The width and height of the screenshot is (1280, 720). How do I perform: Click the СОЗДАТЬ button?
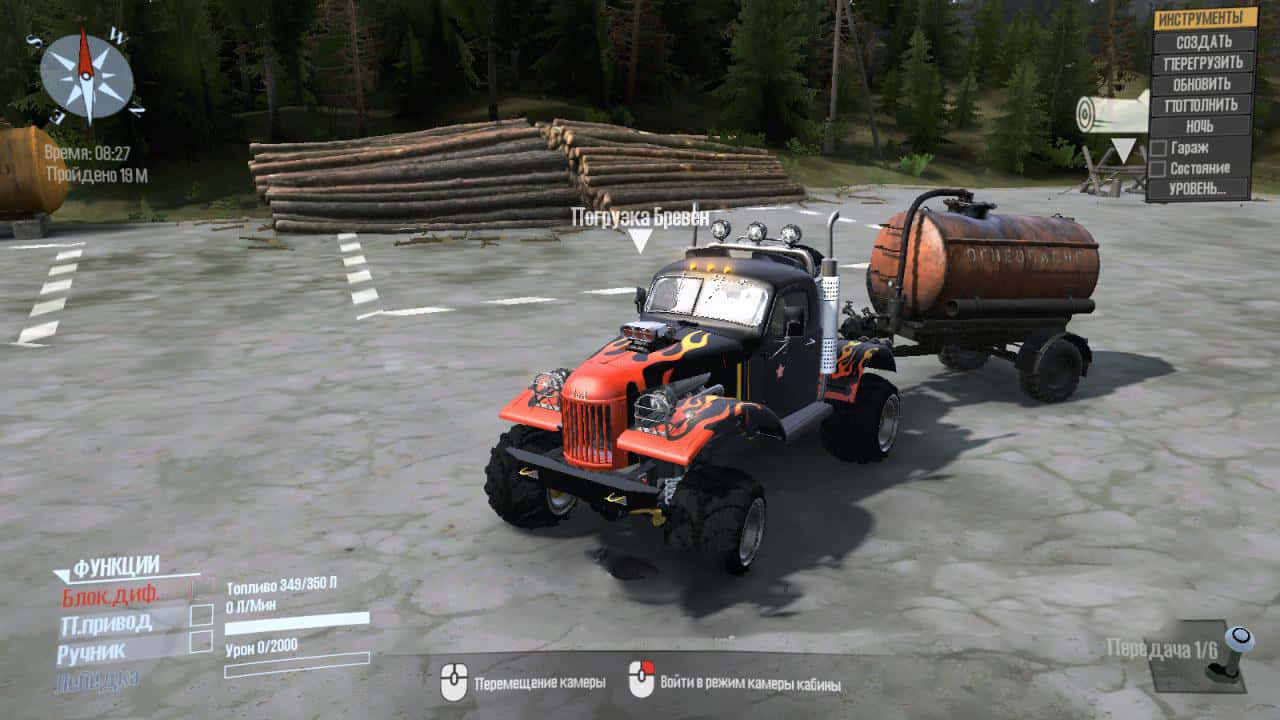[x=1204, y=41]
